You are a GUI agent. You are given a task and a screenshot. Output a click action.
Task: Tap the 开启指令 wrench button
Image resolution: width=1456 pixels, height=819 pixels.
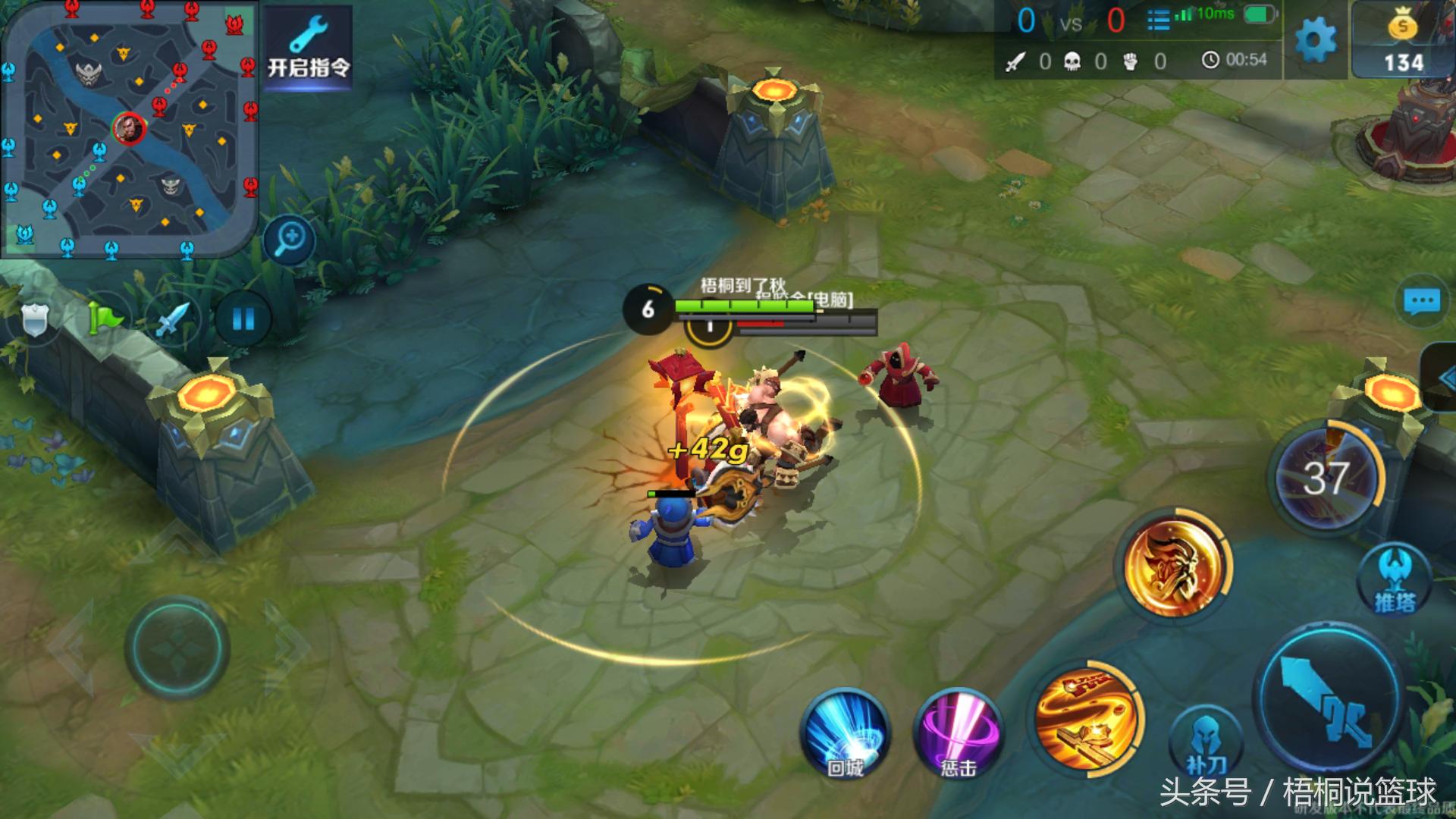tap(308, 48)
